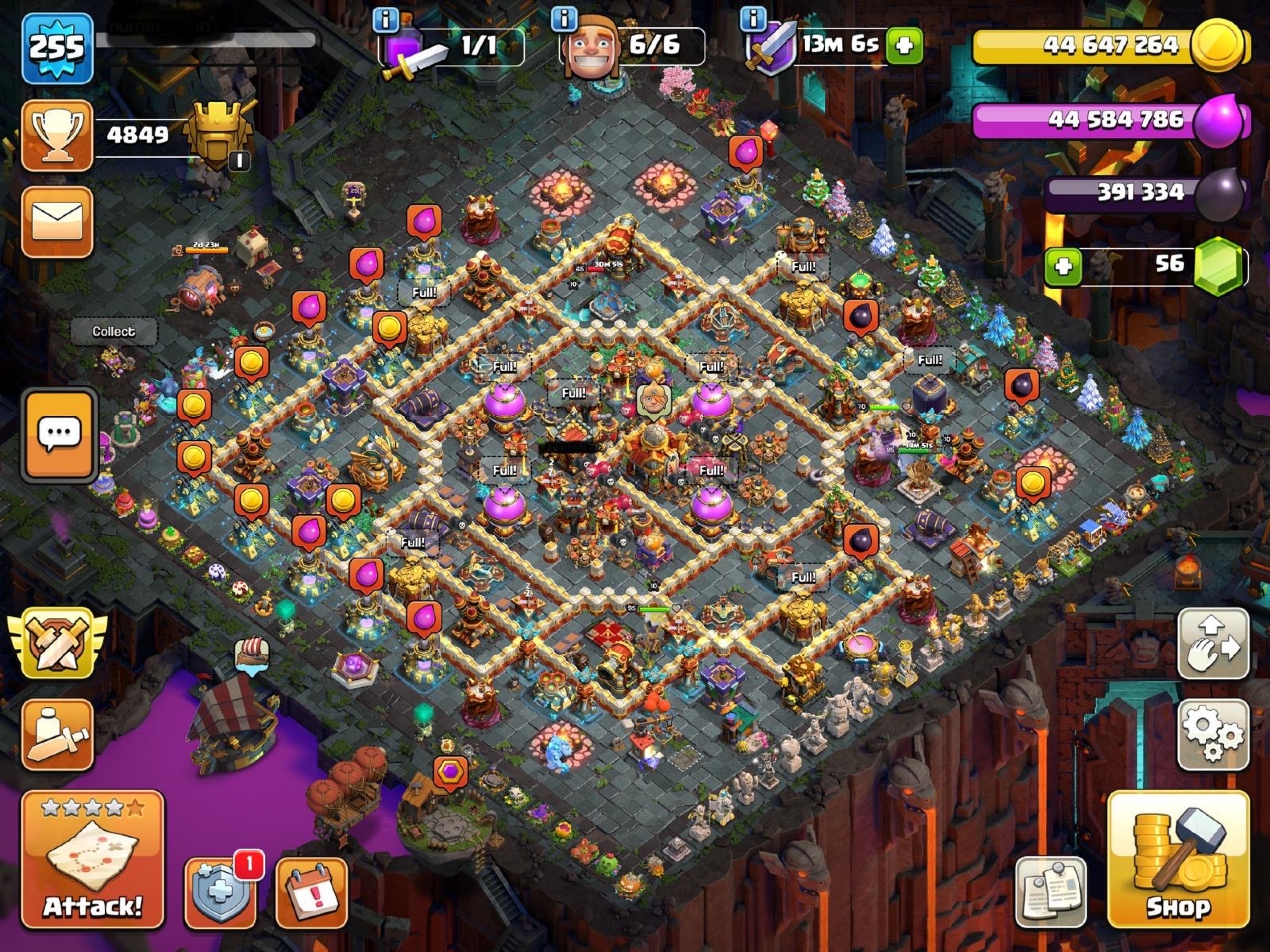Open the mail inbox envelope
Viewport: 1270px width, 952px height.
tap(58, 222)
